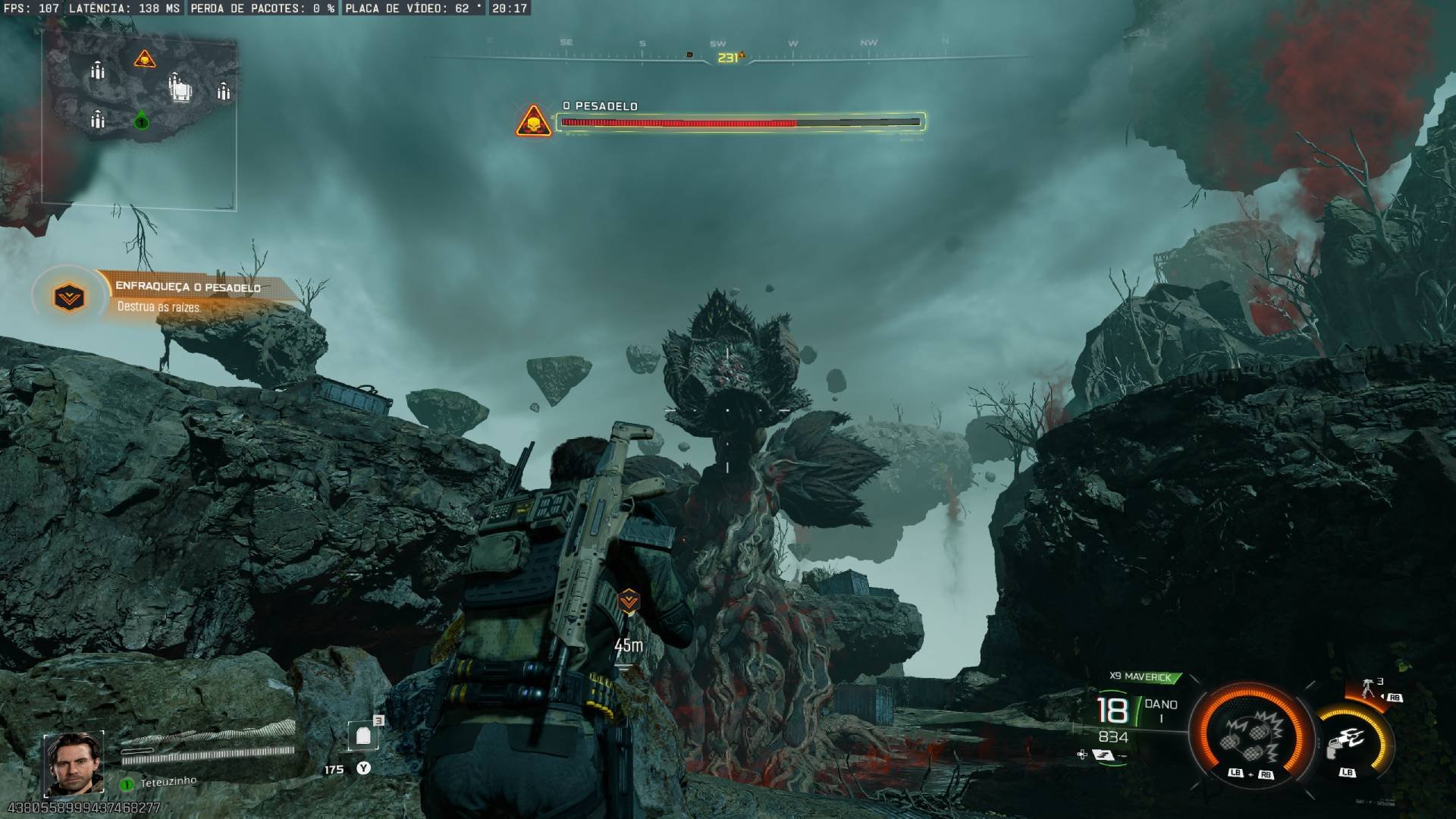Screen dimensions: 1456x819
Task: Click the objective waypoint marker showing 45m
Action: coord(629,602)
